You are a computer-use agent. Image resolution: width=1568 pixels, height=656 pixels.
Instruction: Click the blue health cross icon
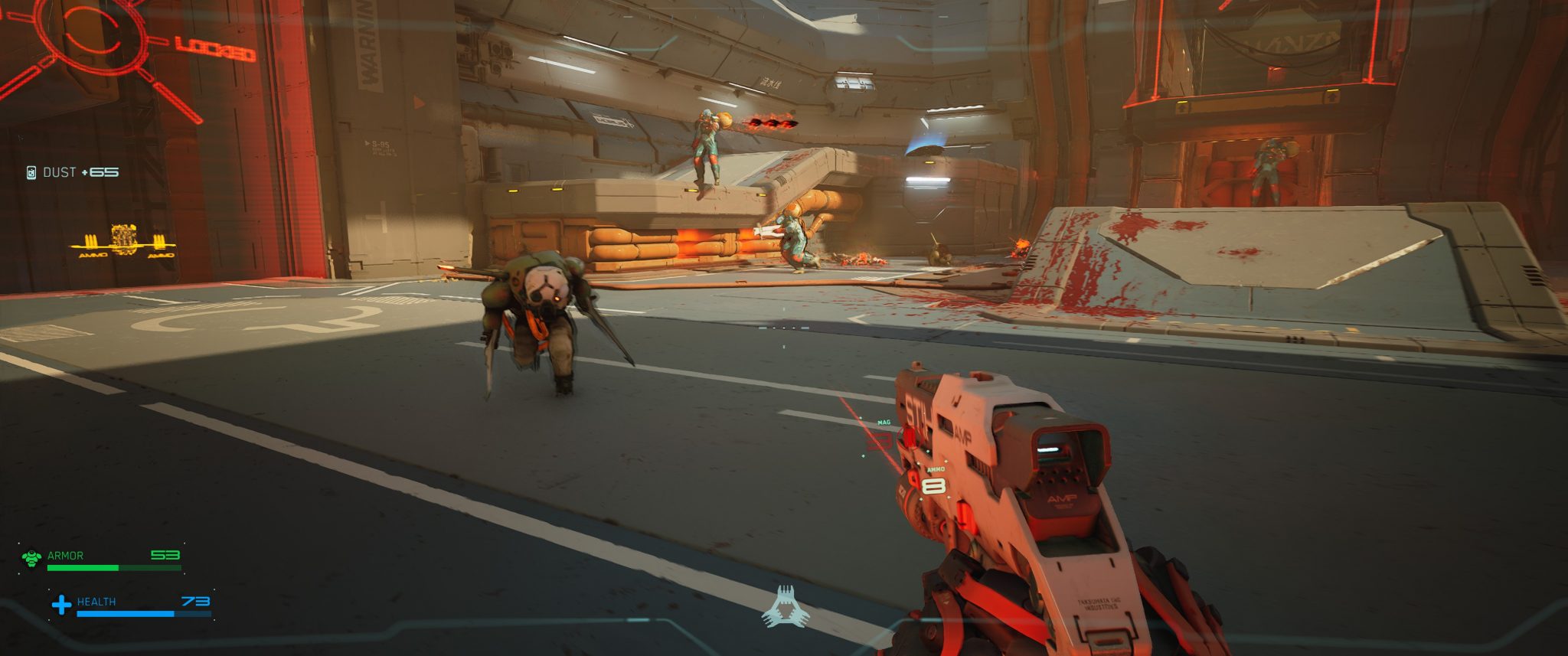[61, 605]
